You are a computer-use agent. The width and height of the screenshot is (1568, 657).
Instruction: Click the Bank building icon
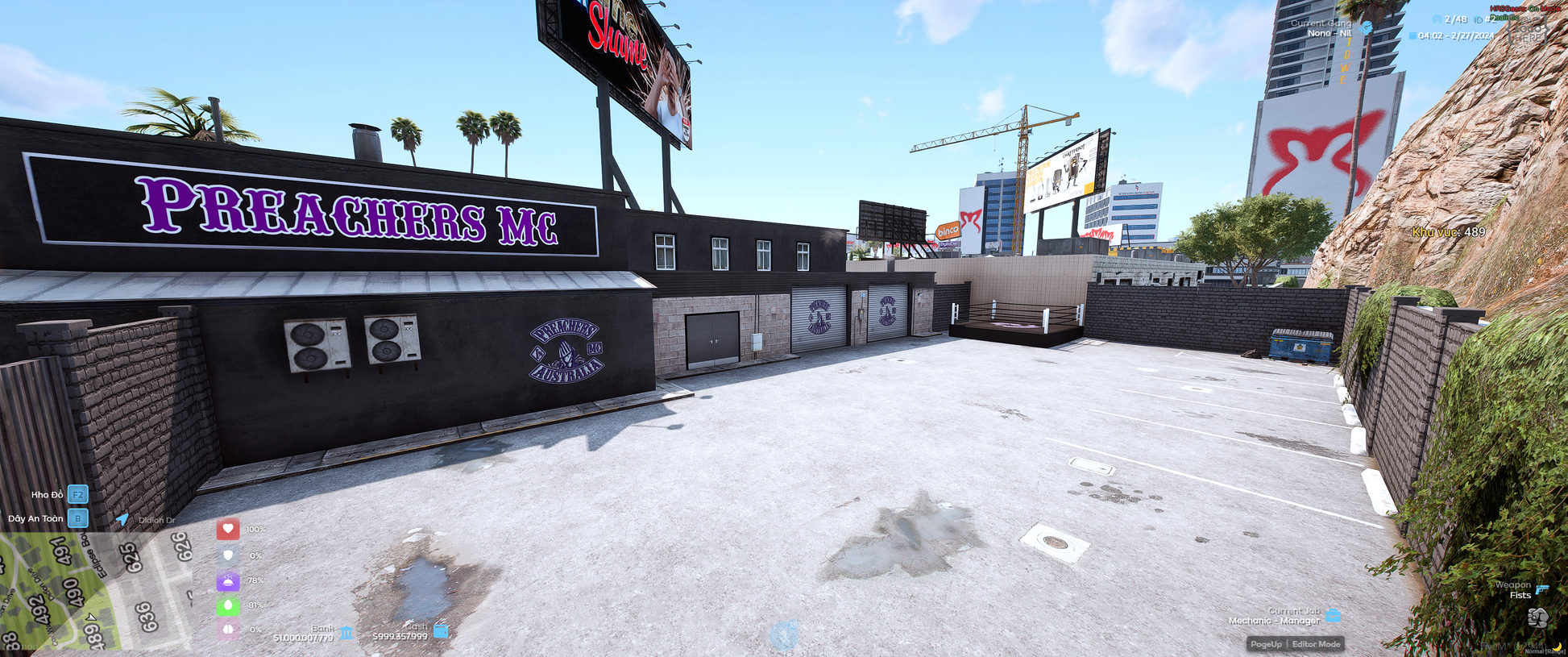click(346, 633)
